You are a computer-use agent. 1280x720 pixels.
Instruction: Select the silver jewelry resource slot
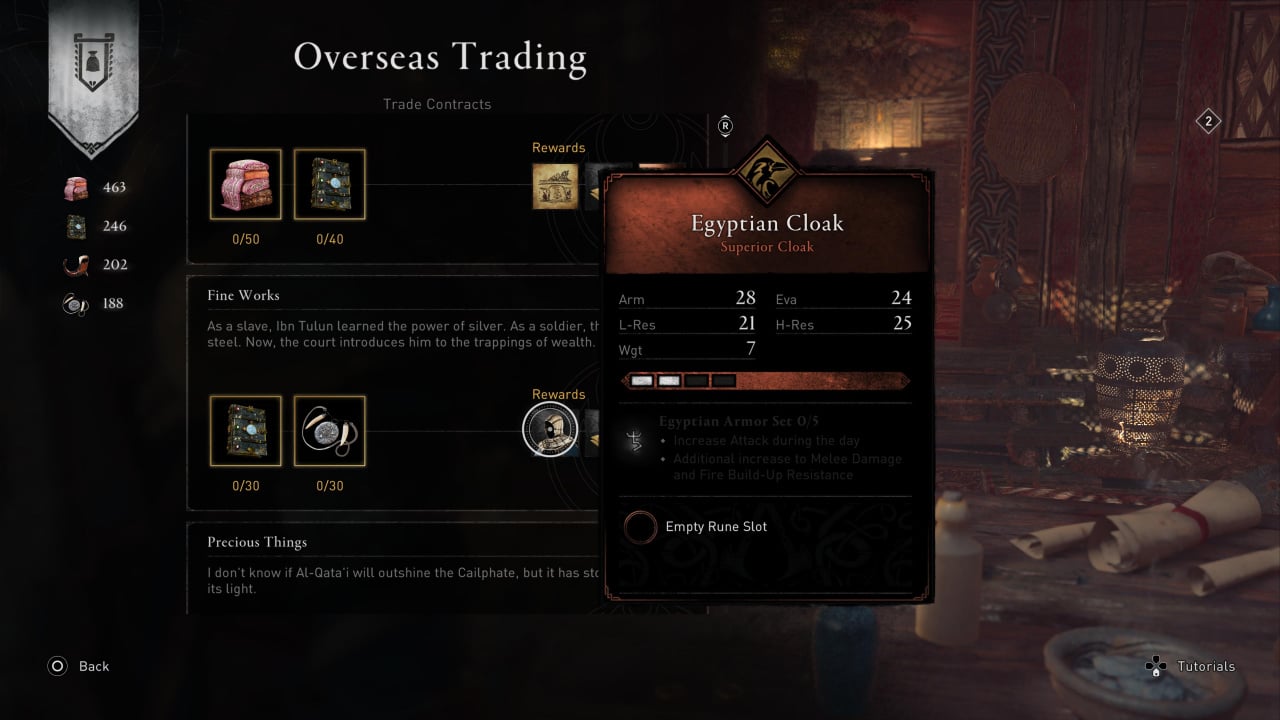coord(329,431)
